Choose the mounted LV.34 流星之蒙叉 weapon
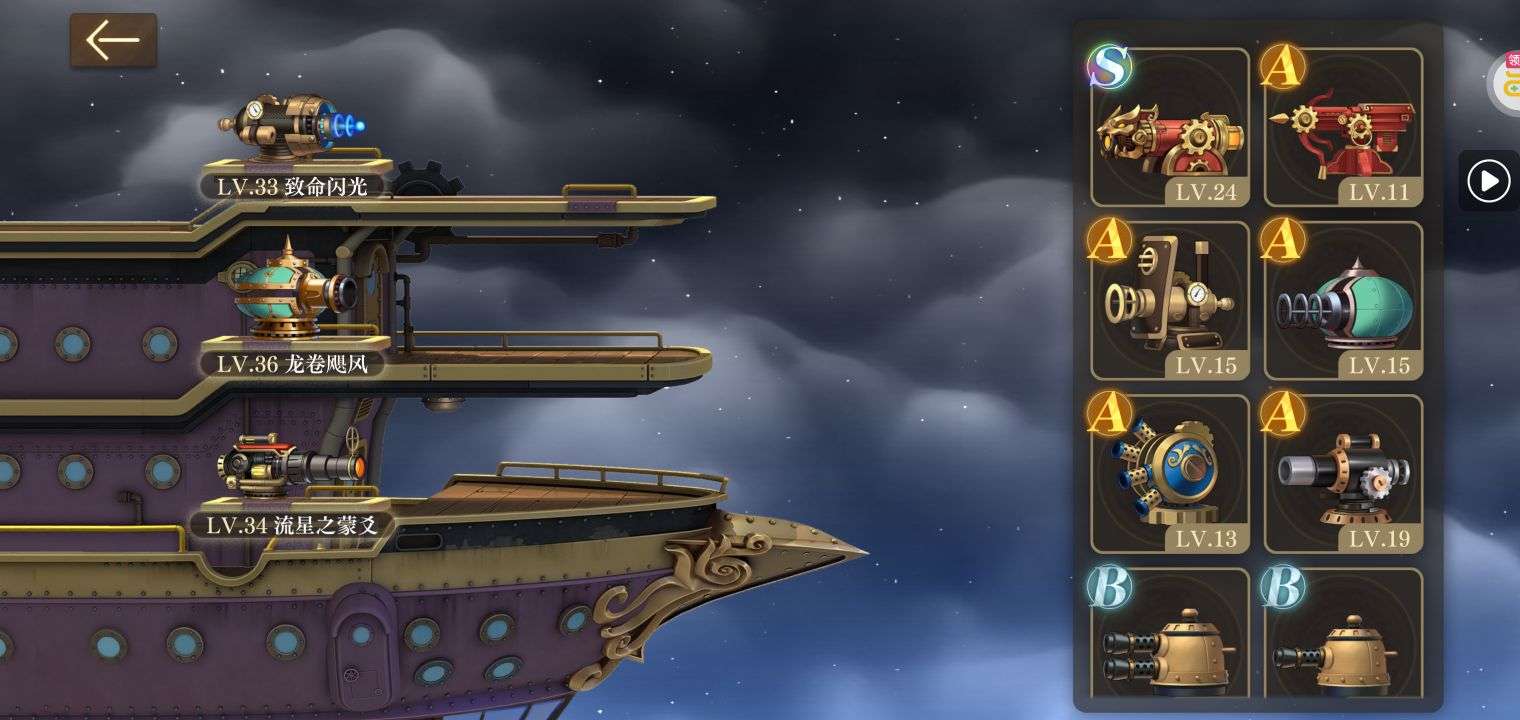Viewport: 1520px width, 720px height. pos(291,465)
